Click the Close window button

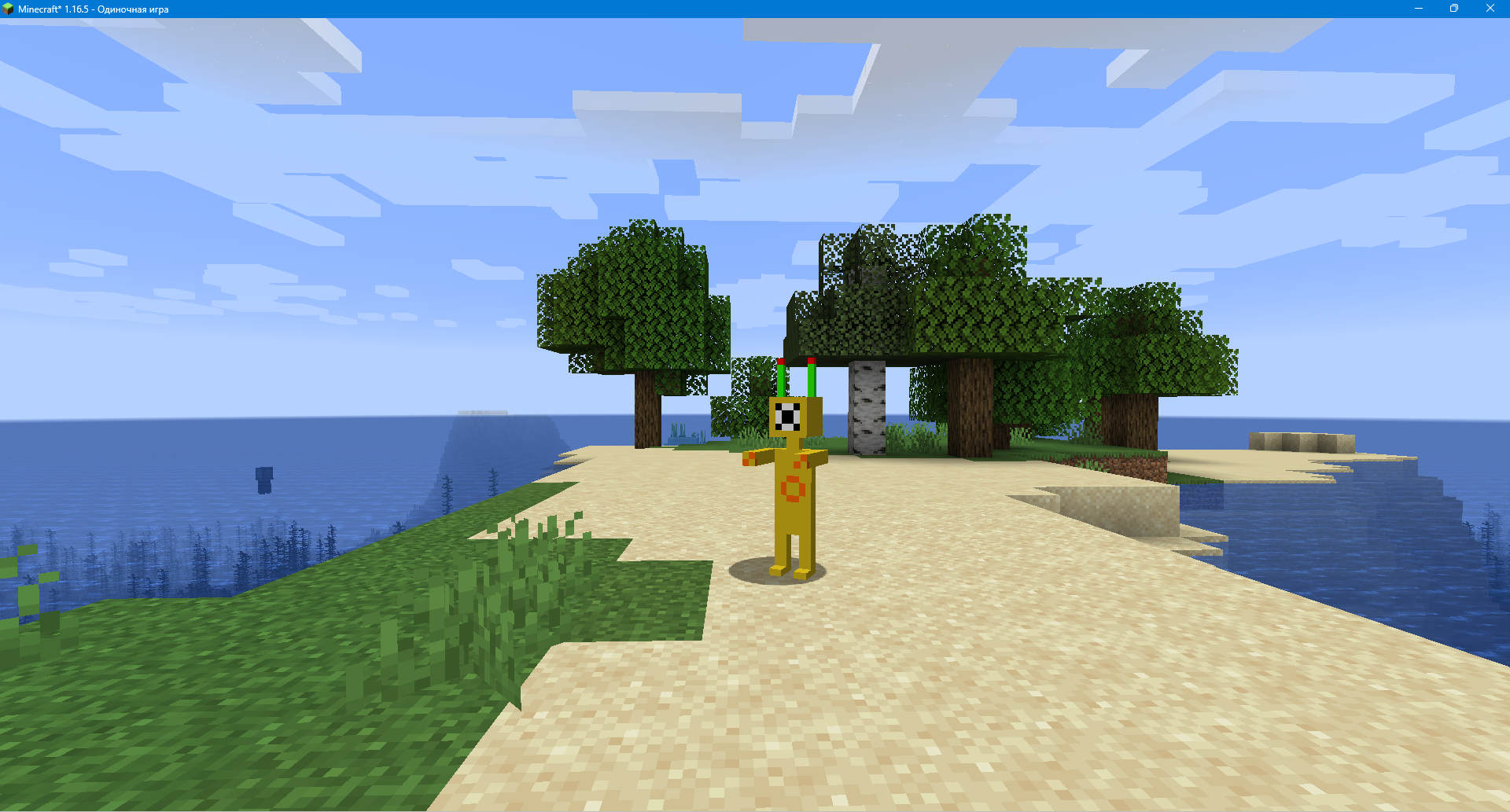click(x=1491, y=9)
